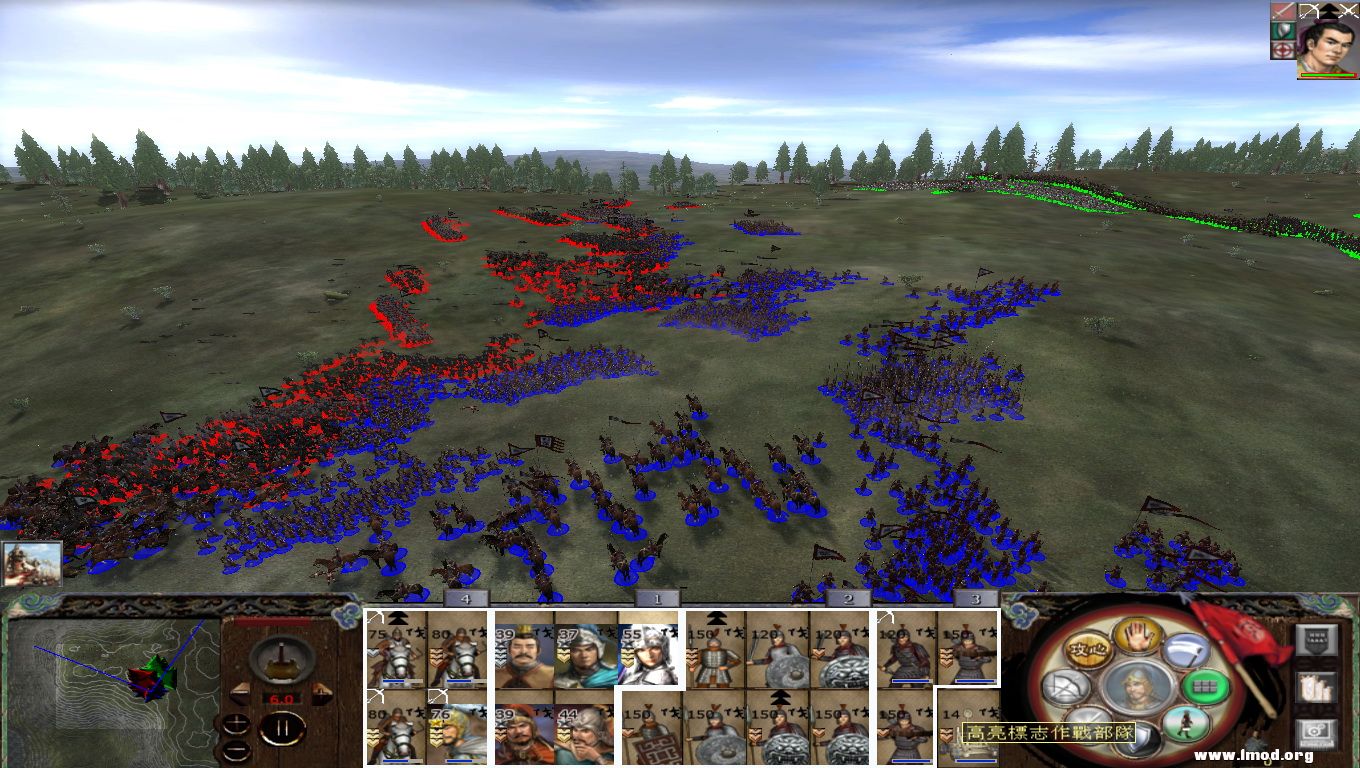Toggle guard mode with the shield icon
This screenshot has width=1360, height=768.
pyautogui.click(x=1139, y=735)
